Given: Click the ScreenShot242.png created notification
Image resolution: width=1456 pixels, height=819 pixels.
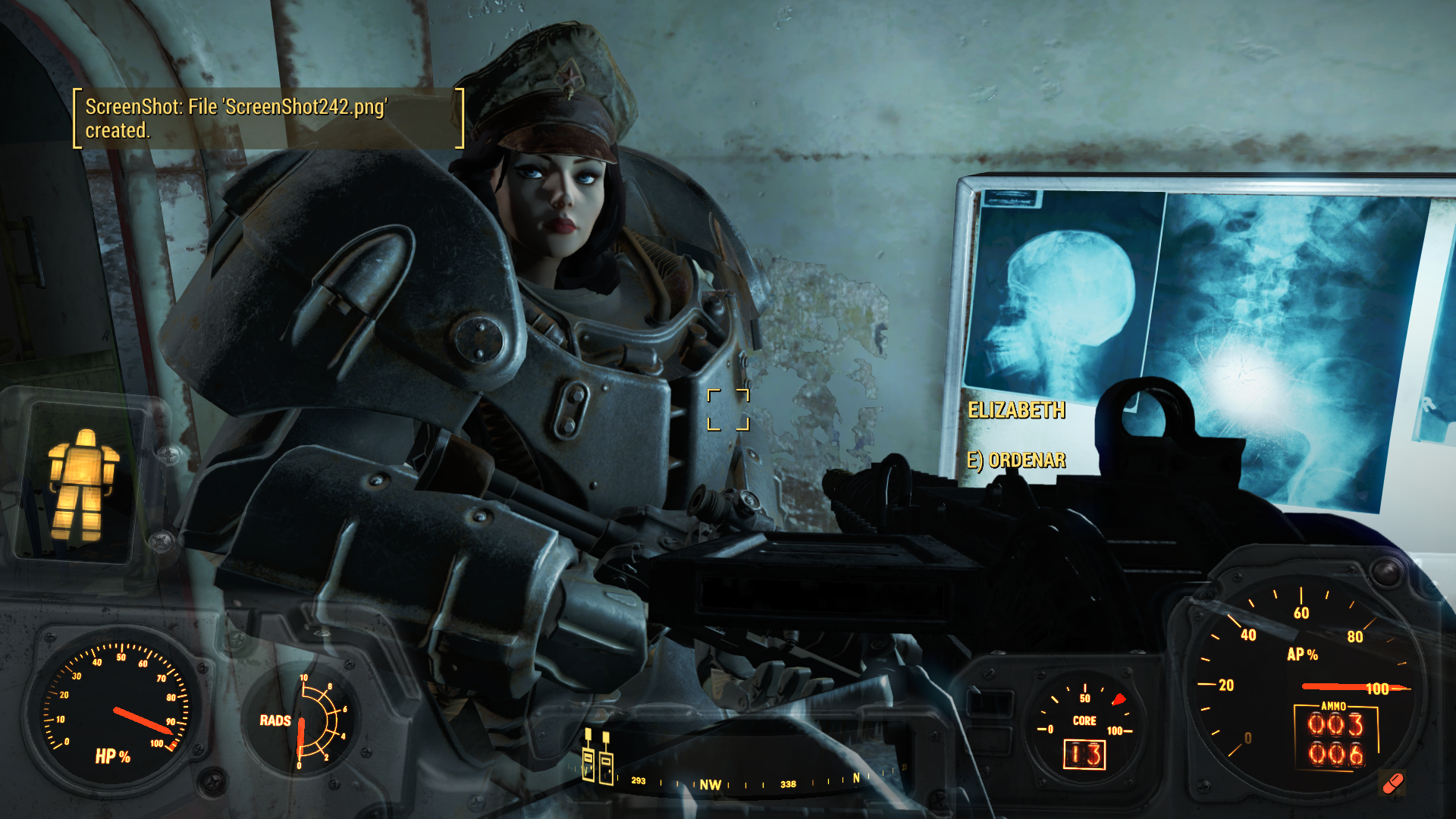Looking at the screenshot, I should coord(268,118).
